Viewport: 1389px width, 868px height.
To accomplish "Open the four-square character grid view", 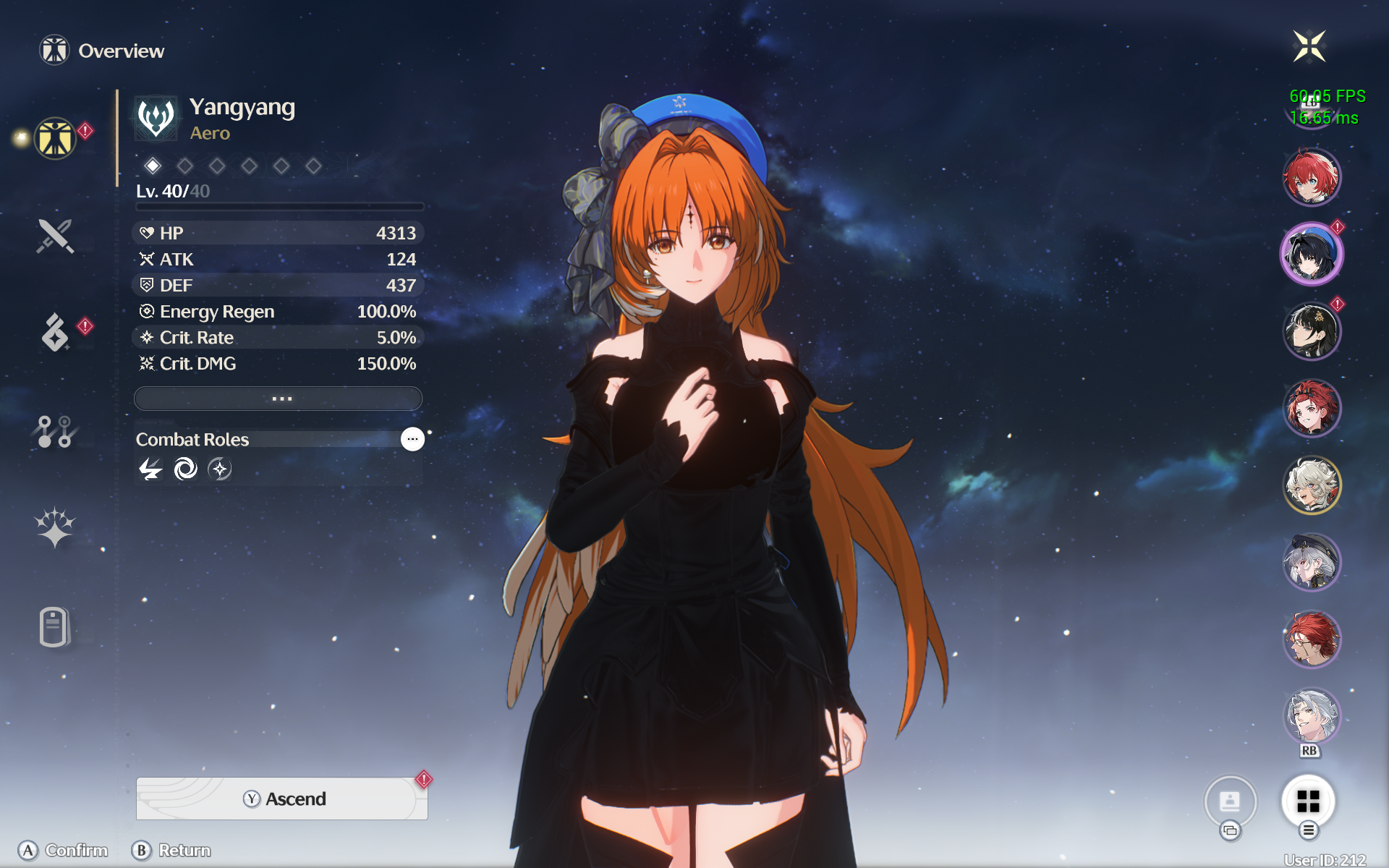I will pyautogui.click(x=1308, y=801).
